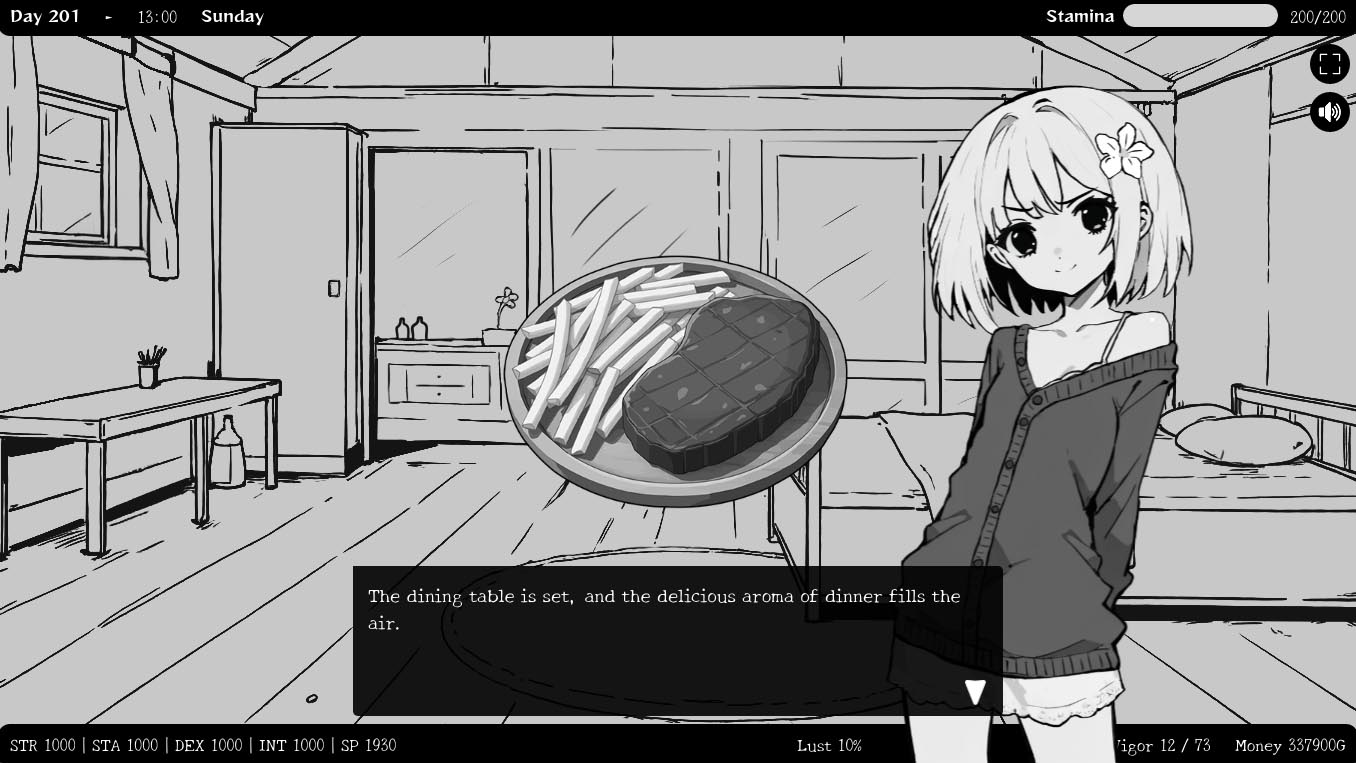Toggle the fullscreen bracket icon off

1330,63
